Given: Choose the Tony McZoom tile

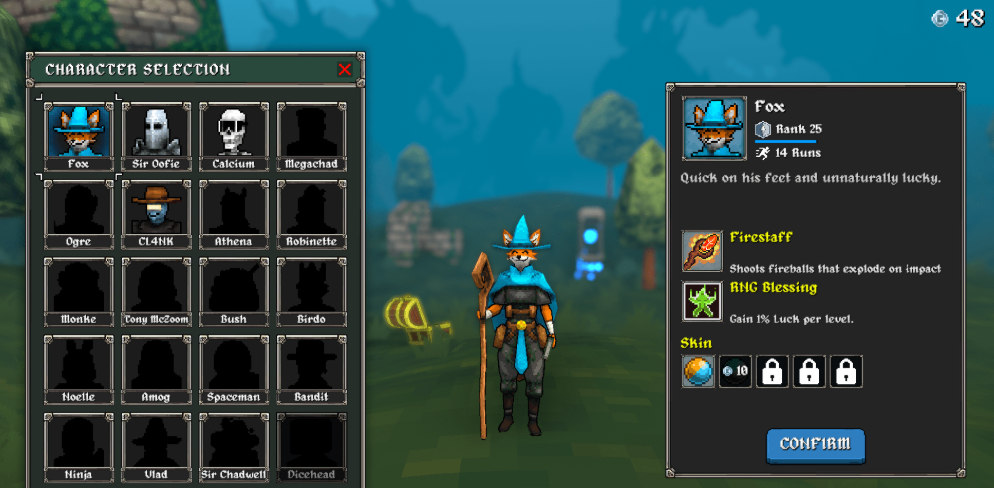Looking at the screenshot, I should pyautogui.click(x=156, y=290).
